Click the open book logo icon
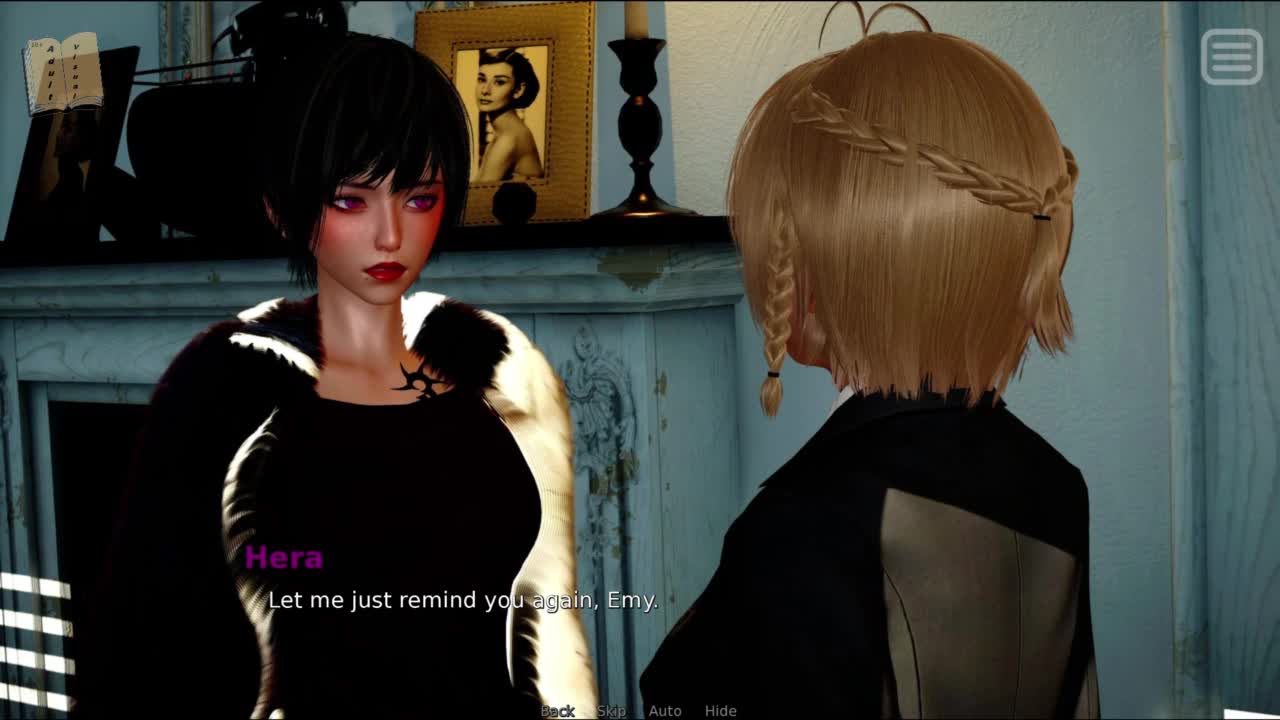This screenshot has width=1280, height=720. 63,72
